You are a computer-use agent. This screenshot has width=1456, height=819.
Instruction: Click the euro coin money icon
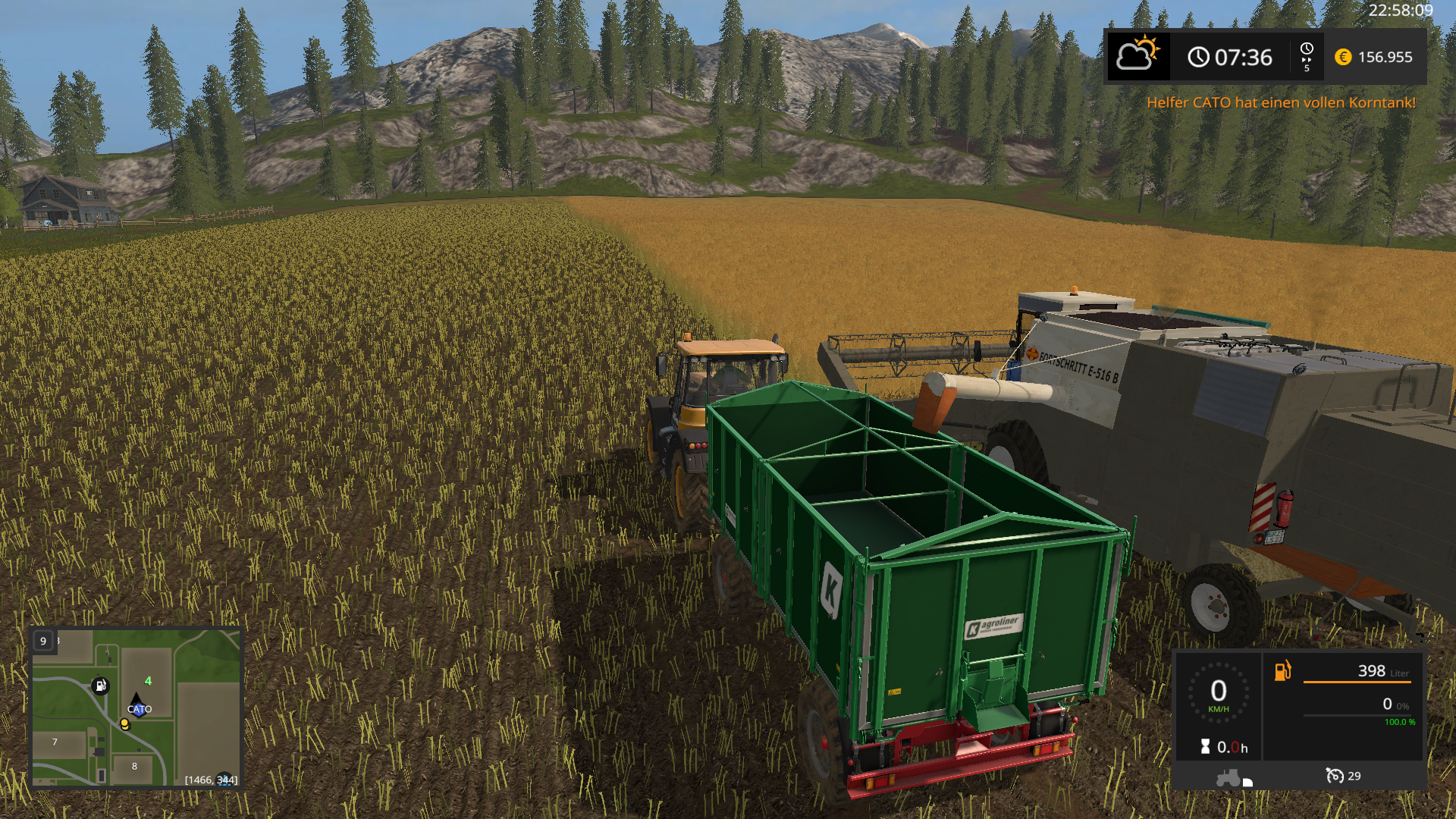click(1343, 57)
